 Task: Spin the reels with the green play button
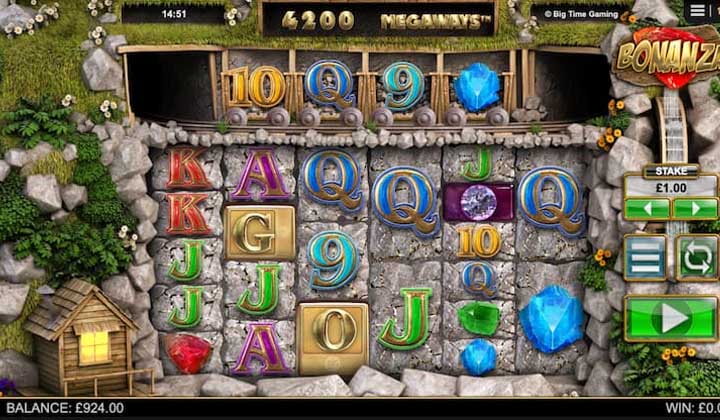[671, 319]
